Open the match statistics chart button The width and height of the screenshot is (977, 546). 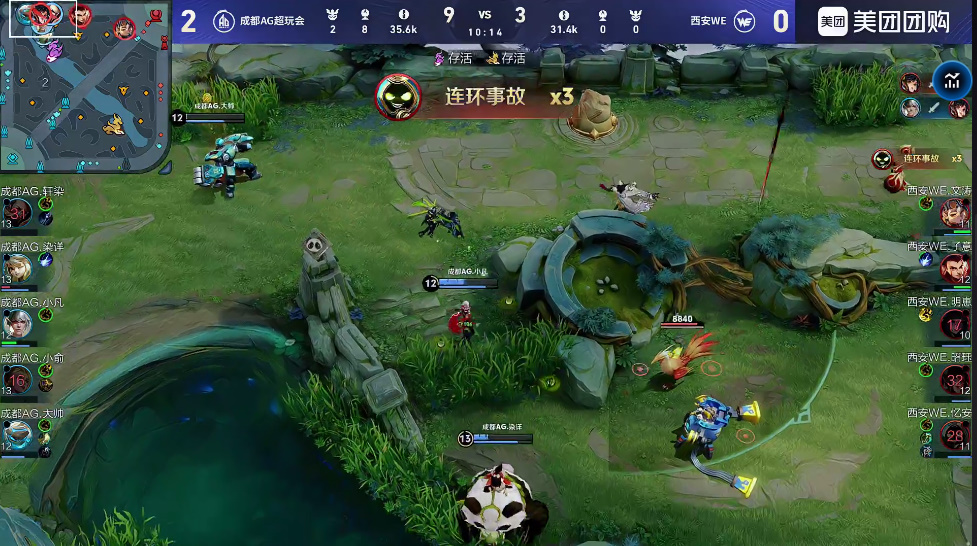click(x=951, y=82)
